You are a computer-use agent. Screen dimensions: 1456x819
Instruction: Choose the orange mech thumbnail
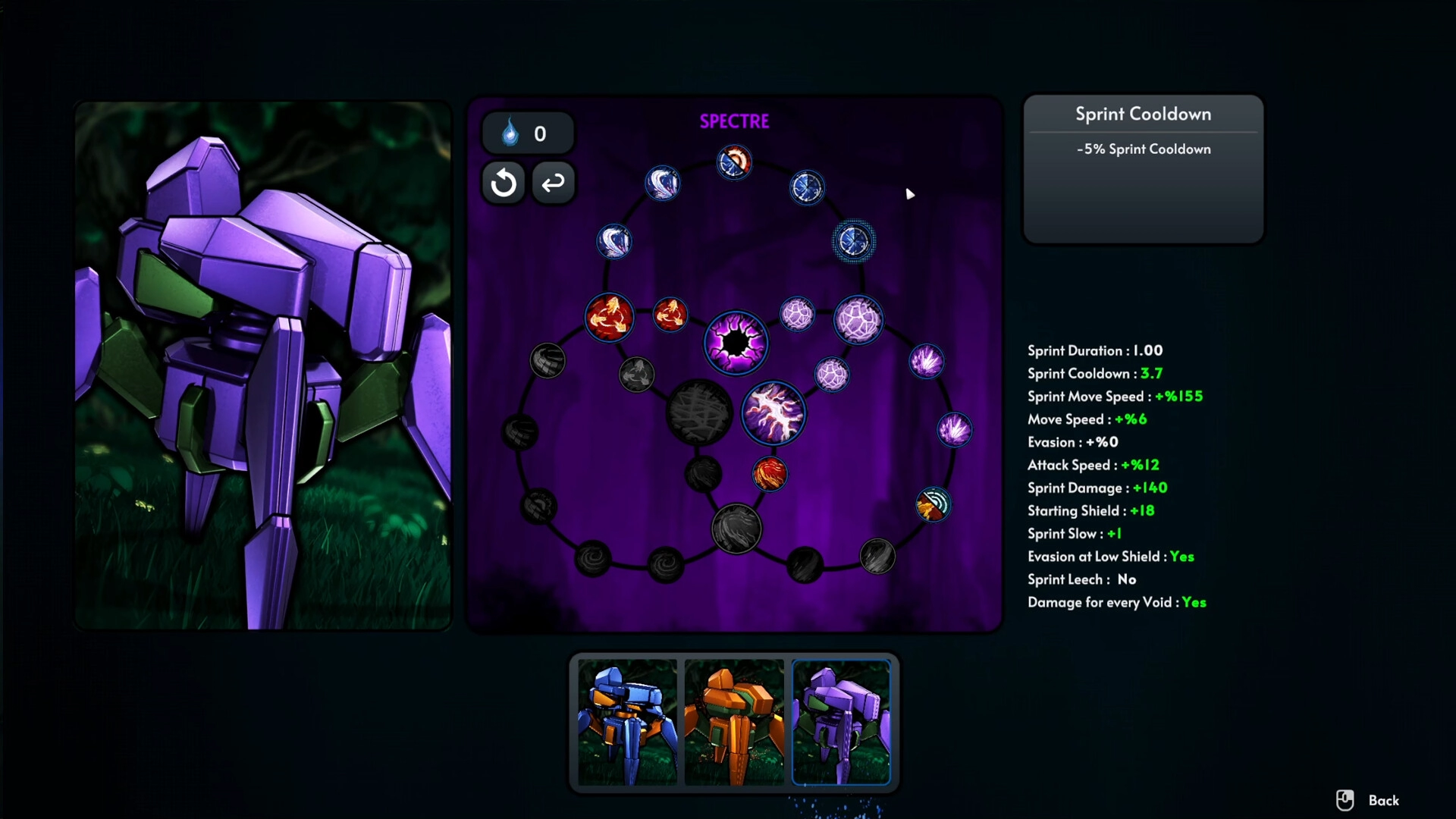(x=734, y=721)
